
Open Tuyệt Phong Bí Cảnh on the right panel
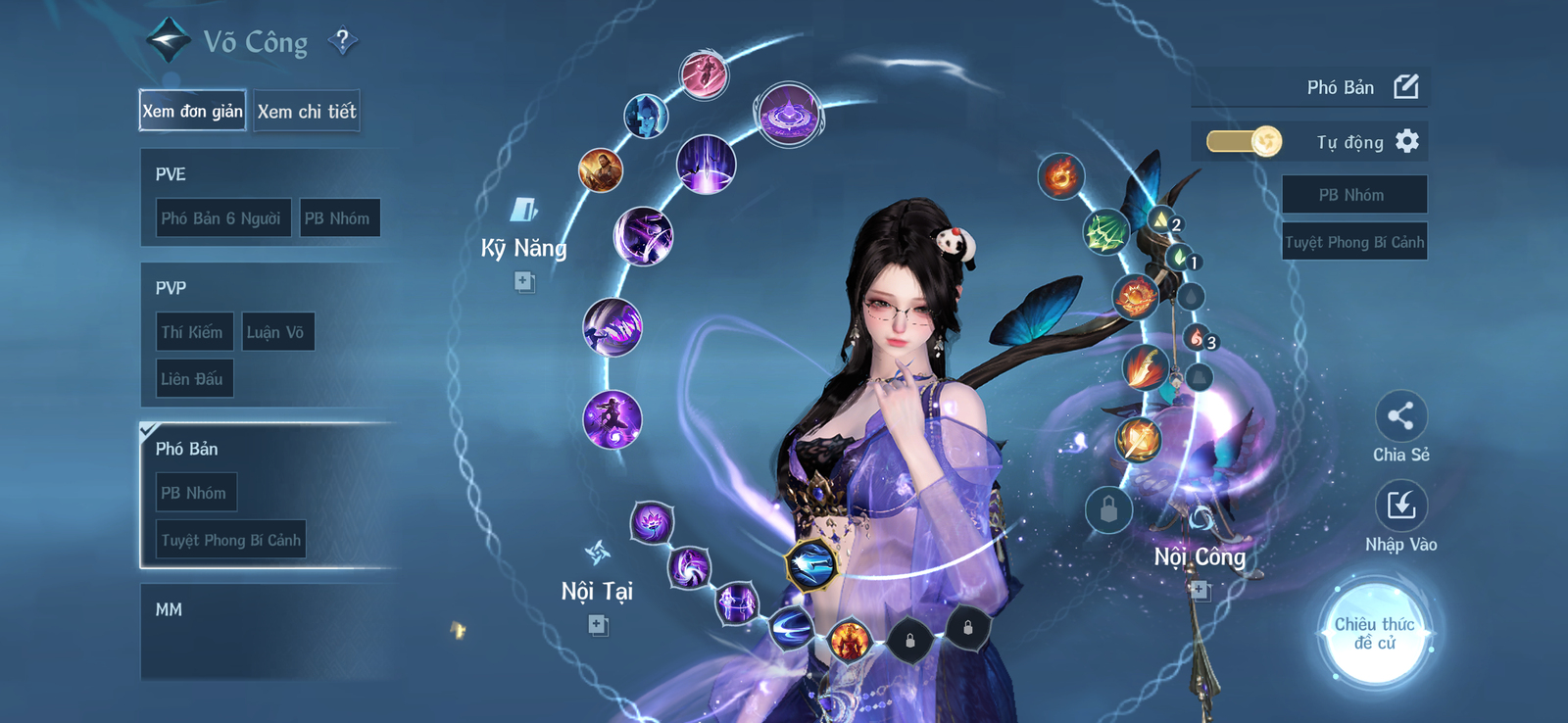[1354, 241]
